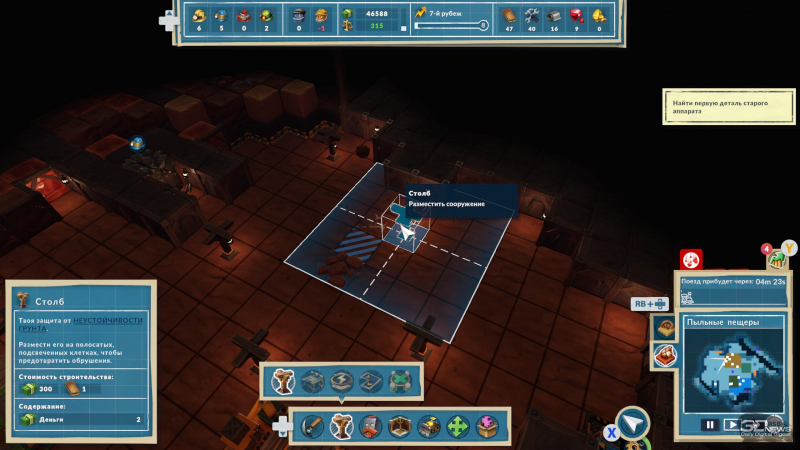Pause the game with the pause button
The image size is (800, 450).
click(710, 424)
